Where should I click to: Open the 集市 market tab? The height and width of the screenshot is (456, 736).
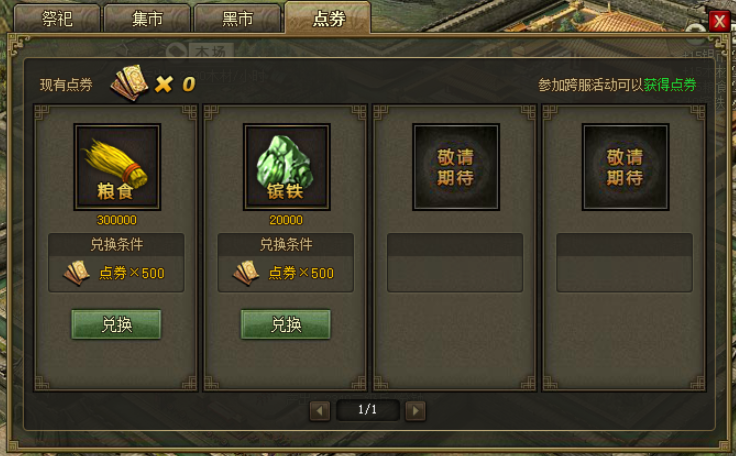tap(147, 19)
